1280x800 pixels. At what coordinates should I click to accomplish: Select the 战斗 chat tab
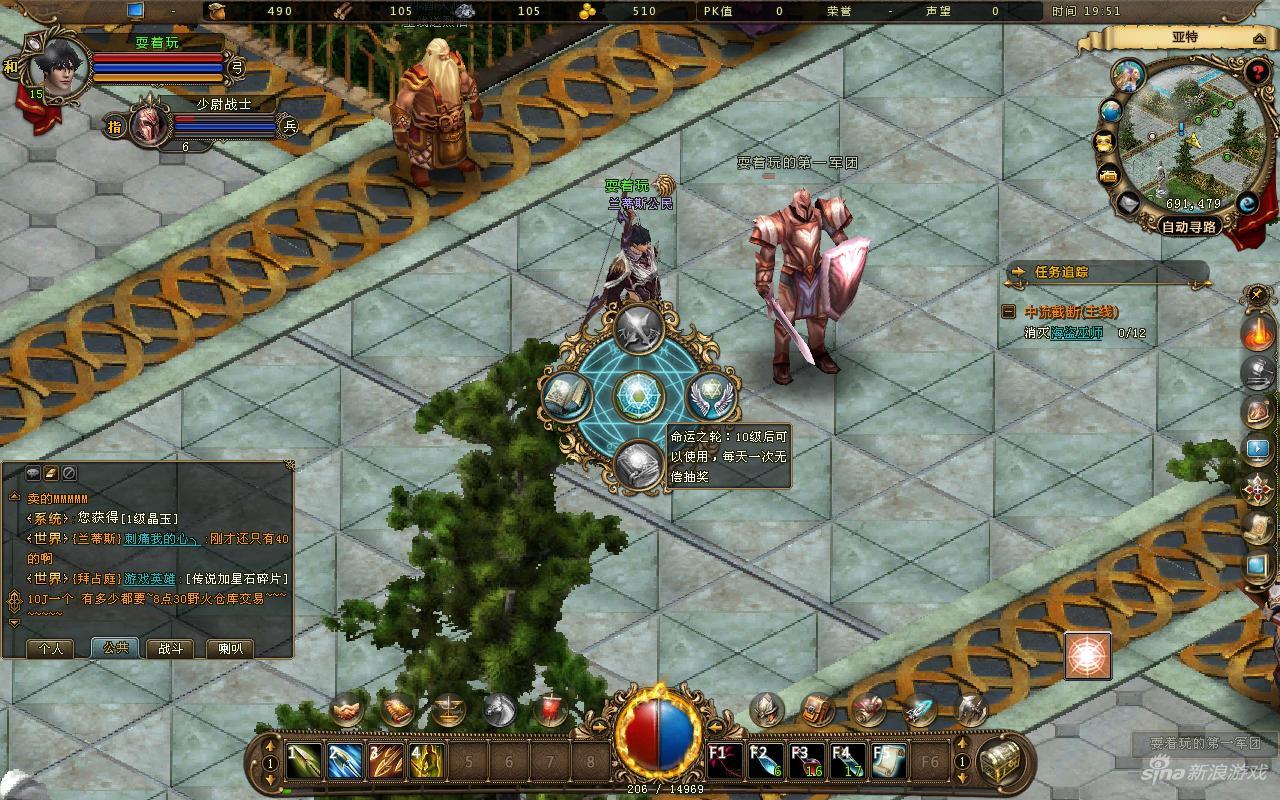170,648
